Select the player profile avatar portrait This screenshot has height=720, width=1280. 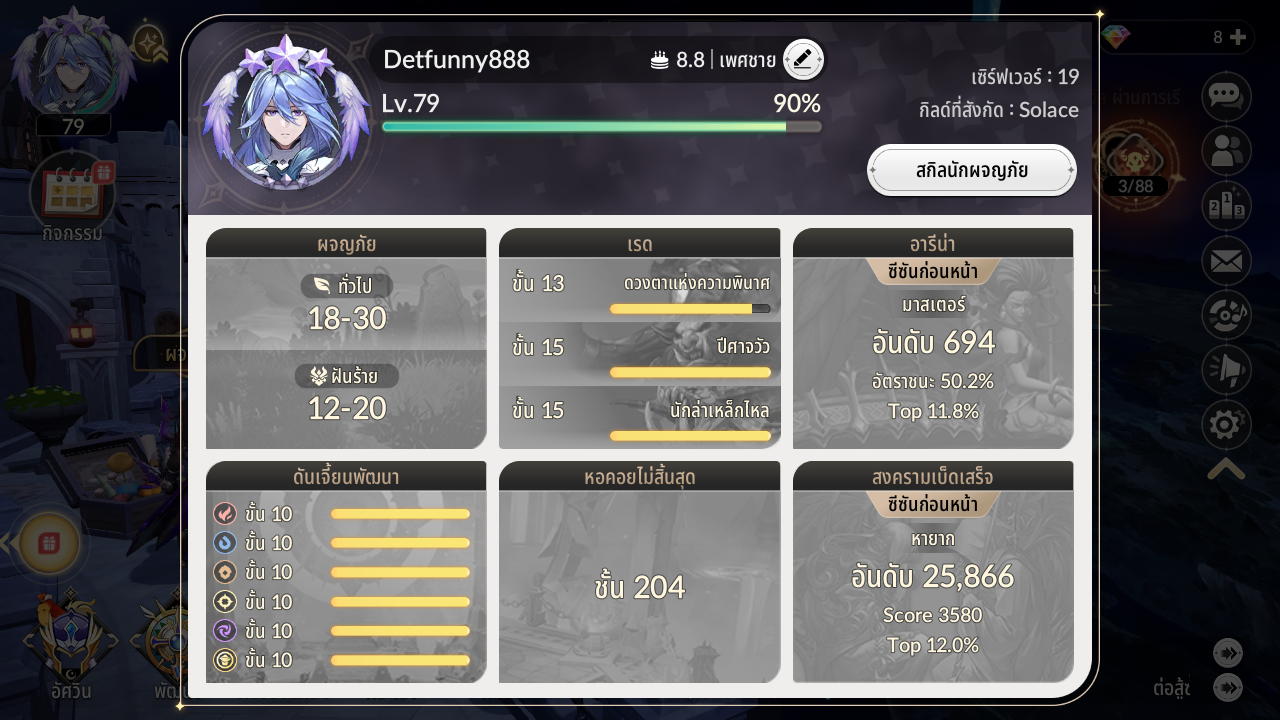pyautogui.click(x=287, y=113)
